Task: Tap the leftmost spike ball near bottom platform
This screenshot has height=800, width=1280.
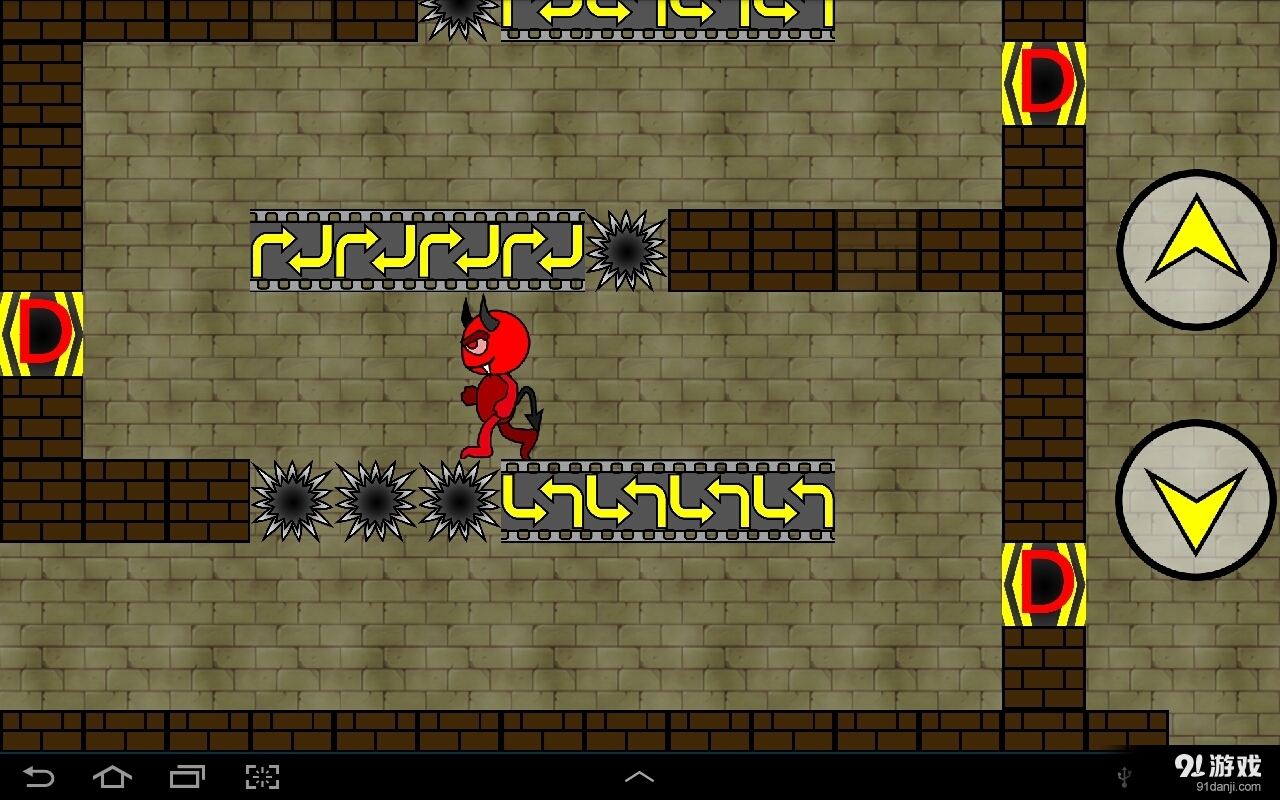Action: pos(291,500)
